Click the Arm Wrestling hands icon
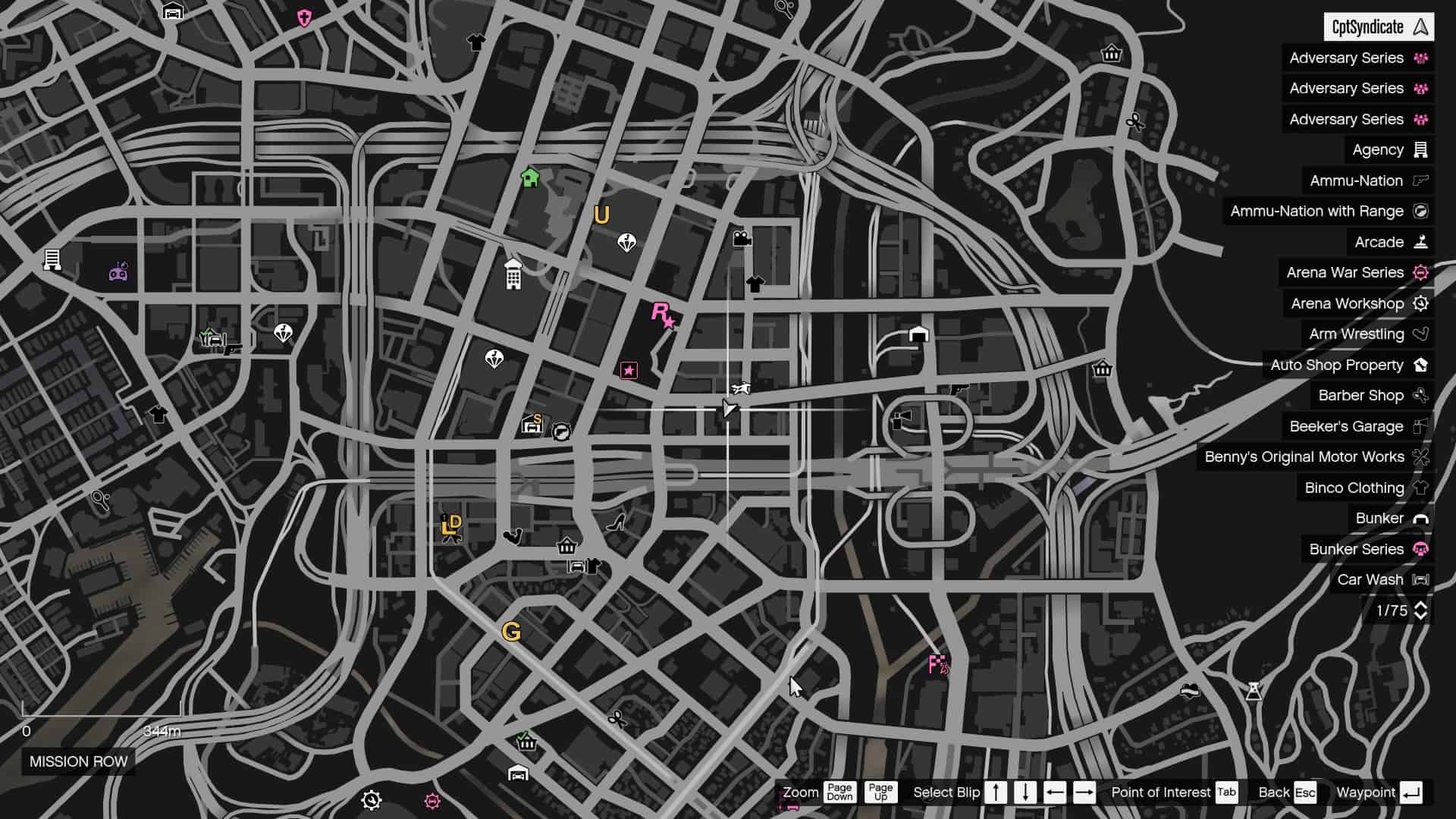The image size is (1456, 819). pos(1421,334)
